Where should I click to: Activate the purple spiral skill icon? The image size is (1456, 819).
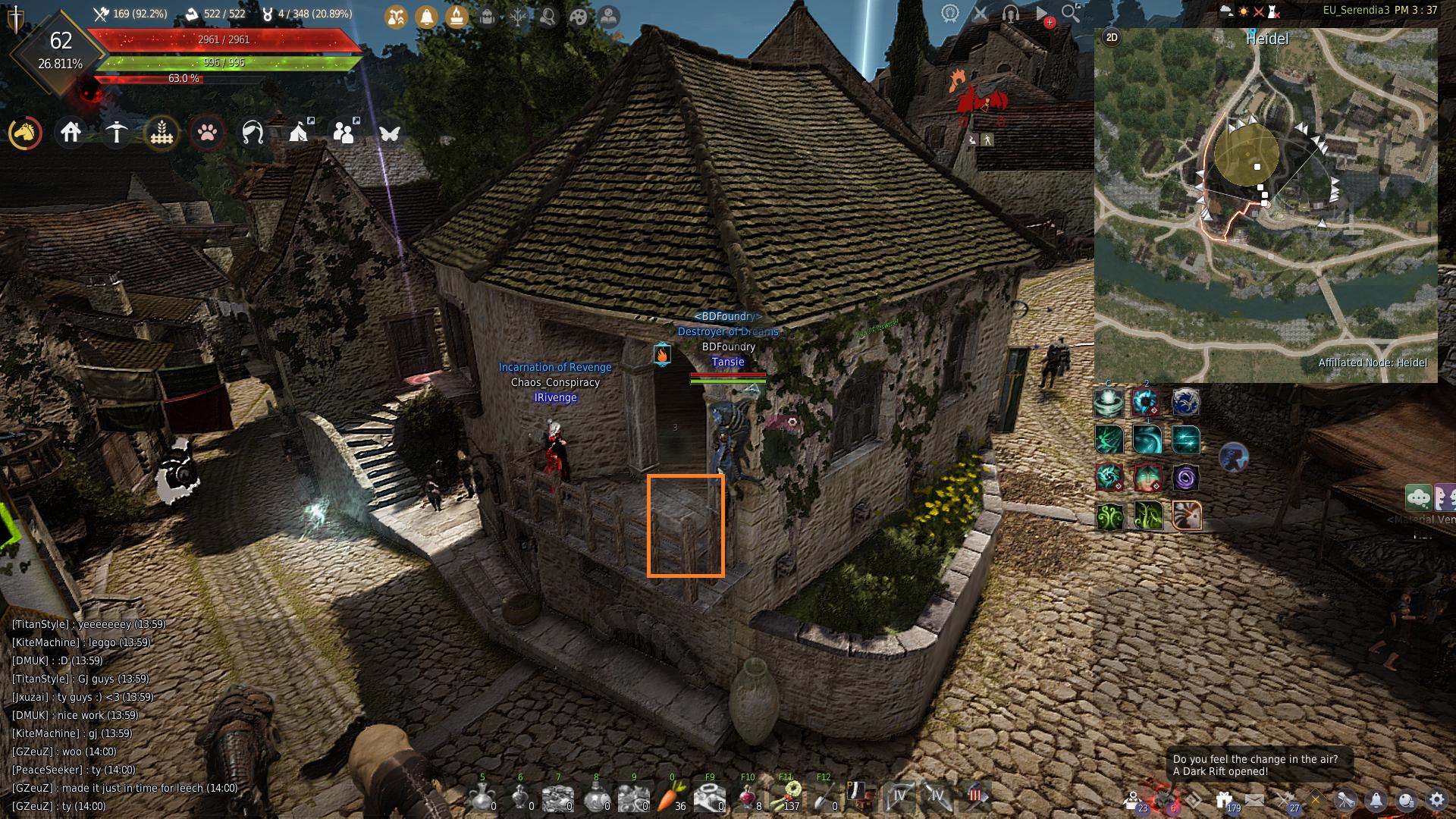pyautogui.click(x=1185, y=478)
